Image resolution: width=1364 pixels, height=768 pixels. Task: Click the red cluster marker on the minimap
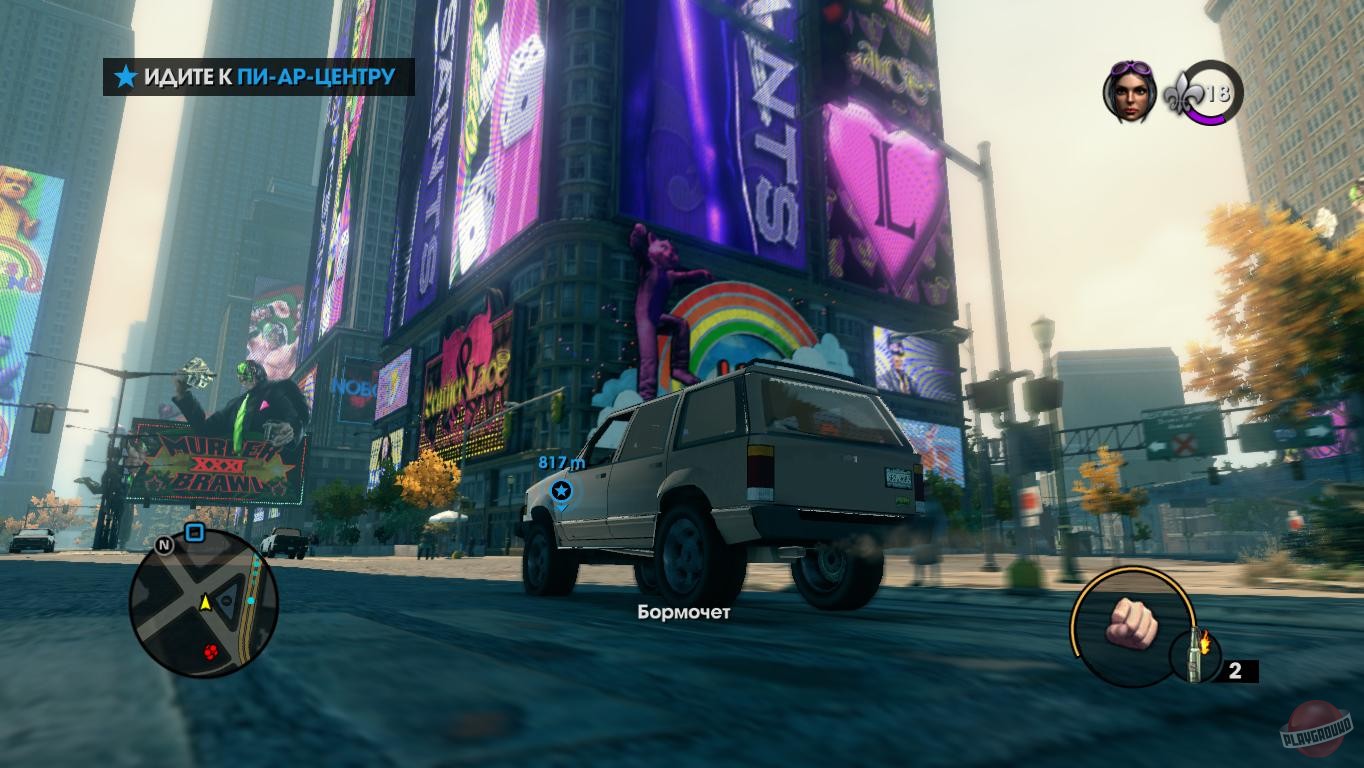[210, 652]
